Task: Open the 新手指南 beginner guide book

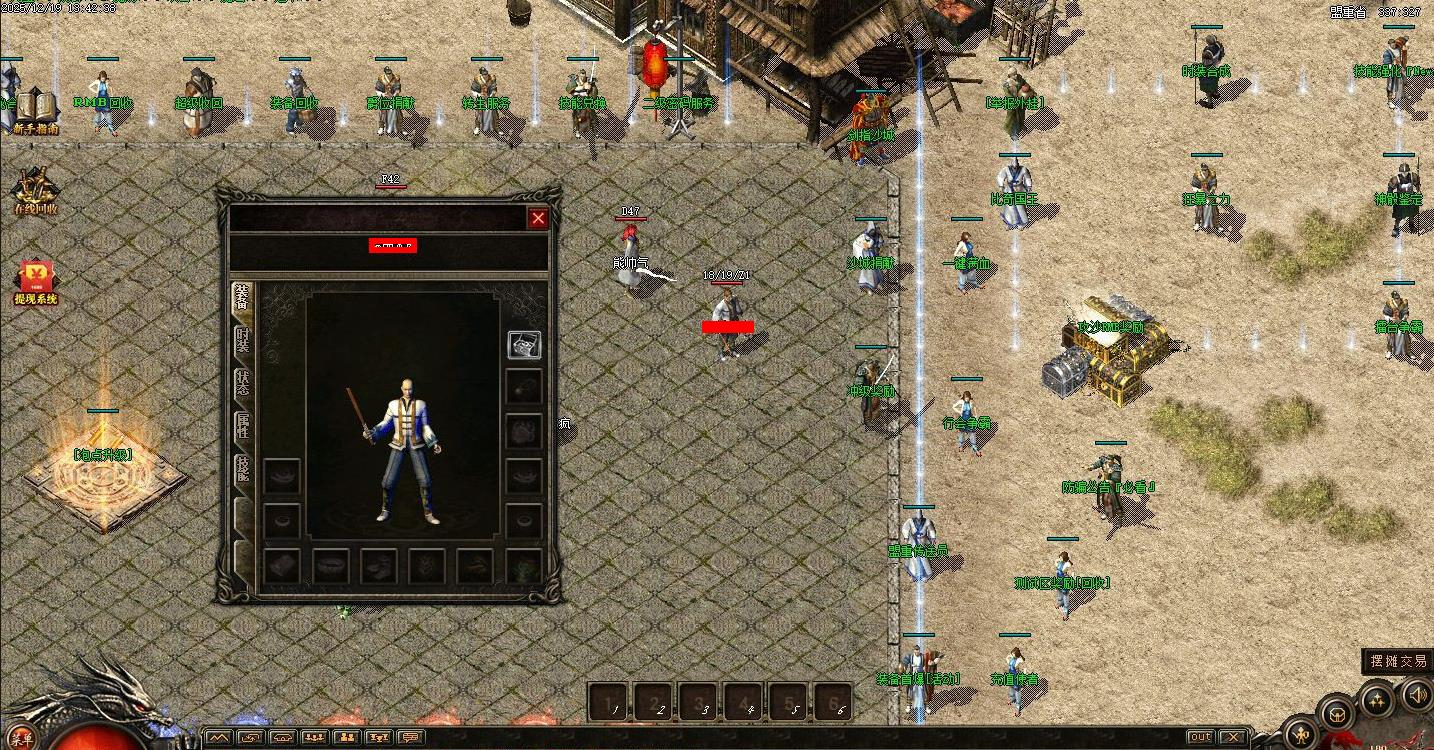Action: pyautogui.click(x=35, y=110)
